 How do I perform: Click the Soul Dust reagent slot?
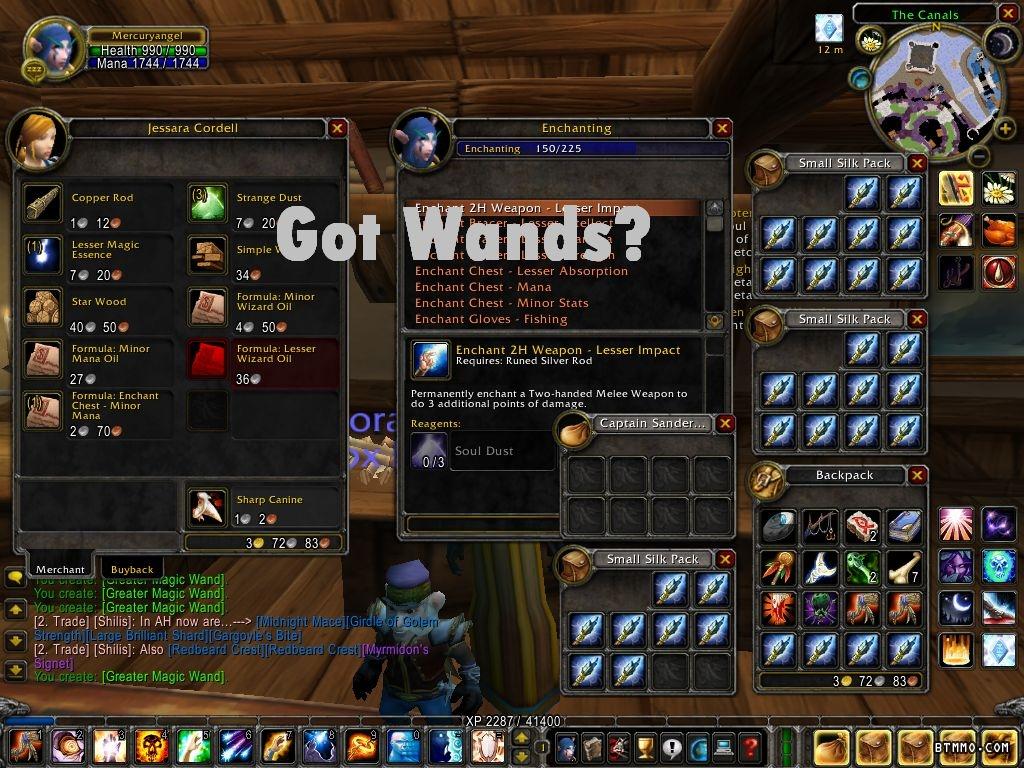429,451
